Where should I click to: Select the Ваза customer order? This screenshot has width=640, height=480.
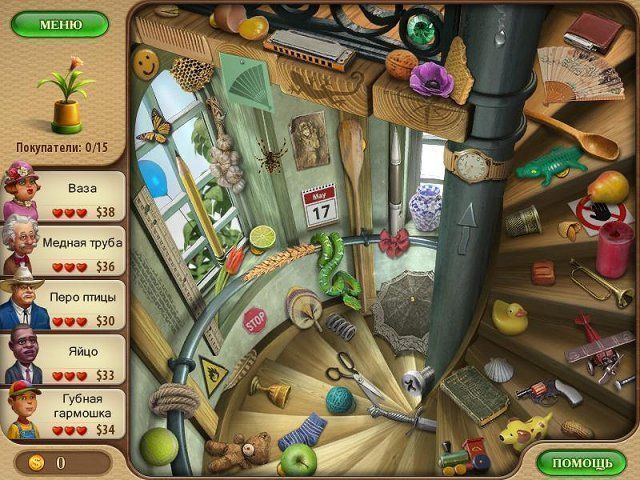[x=68, y=197]
